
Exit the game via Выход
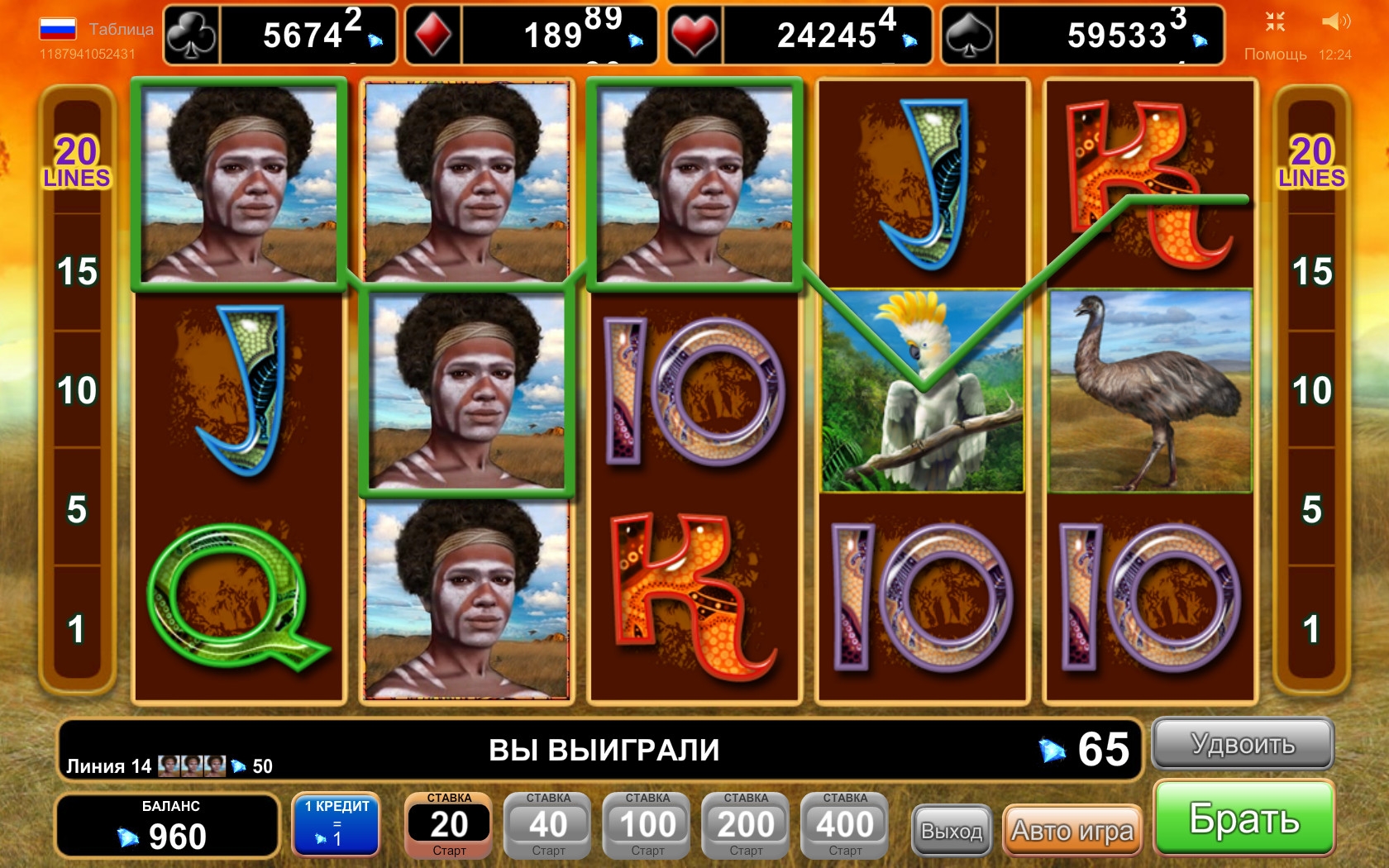point(952,830)
